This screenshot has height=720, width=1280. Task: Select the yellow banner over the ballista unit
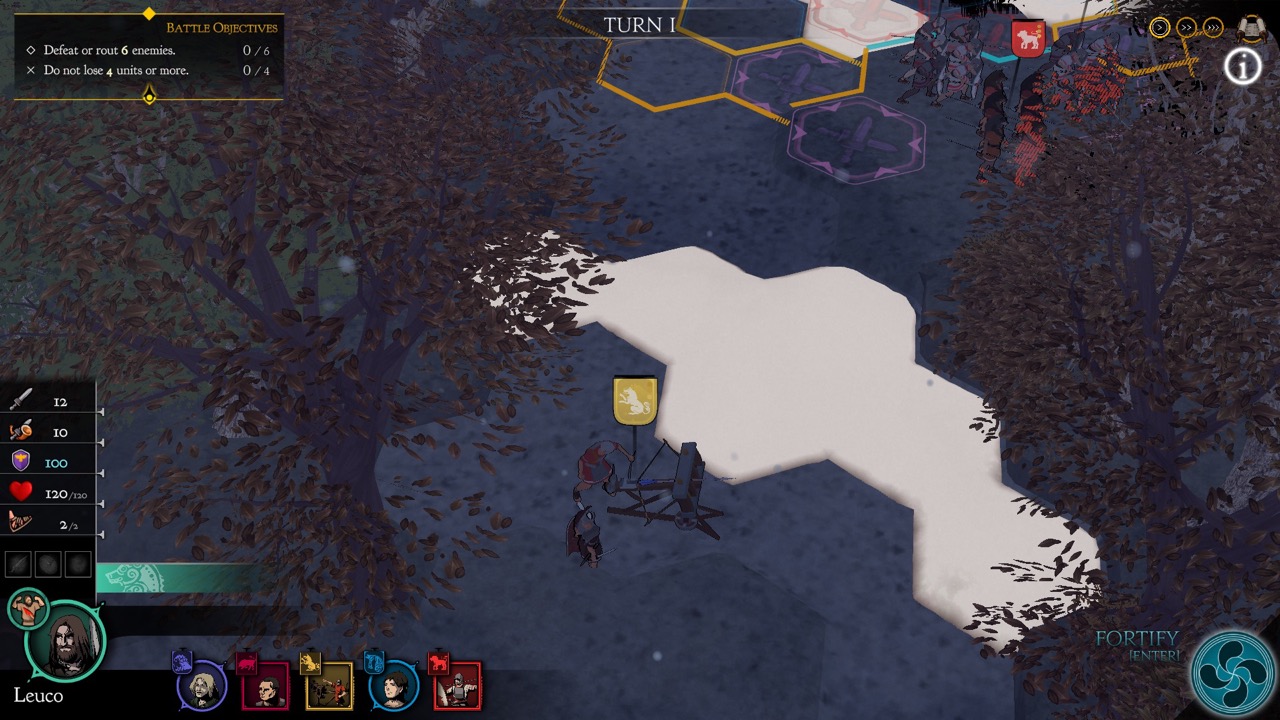pos(635,400)
